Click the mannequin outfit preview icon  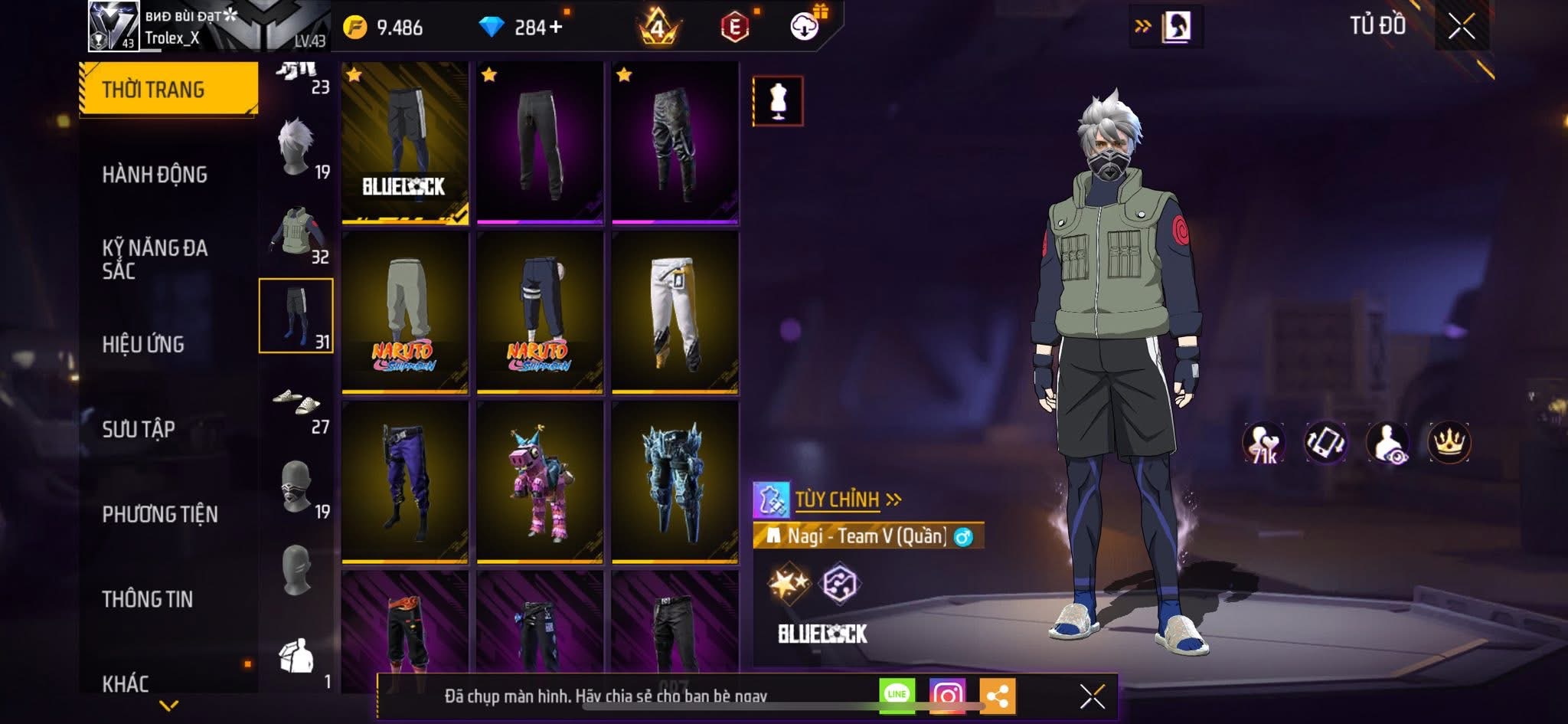[x=777, y=100]
